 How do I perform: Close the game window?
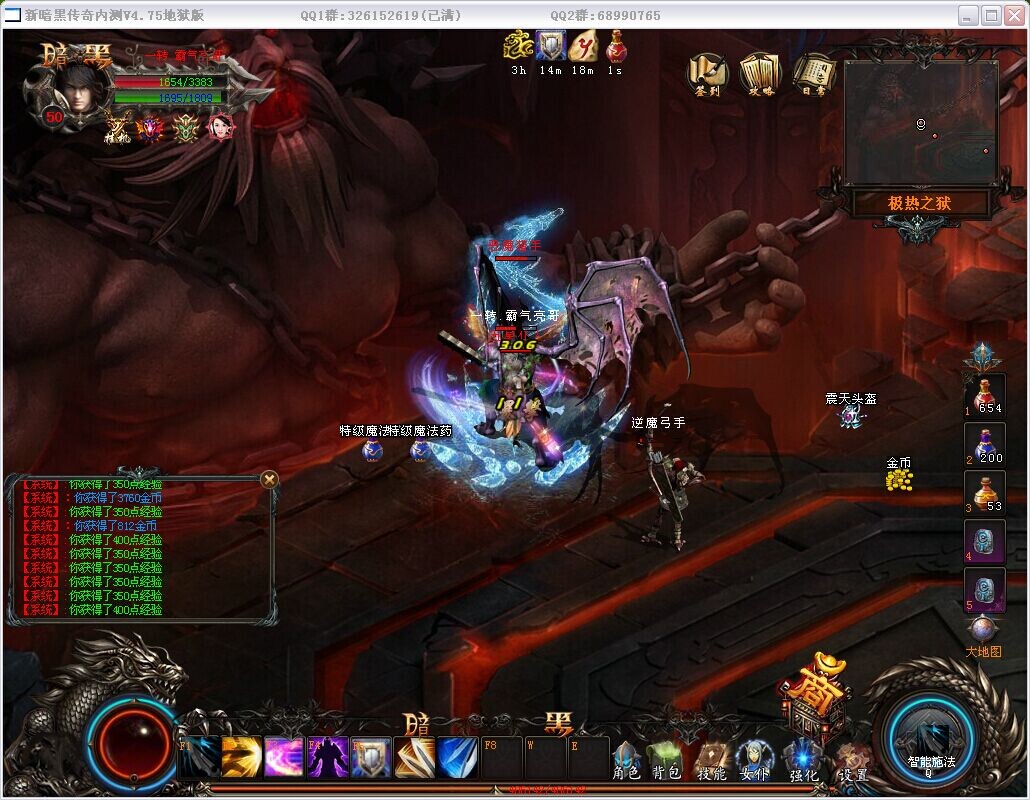(x=1014, y=15)
